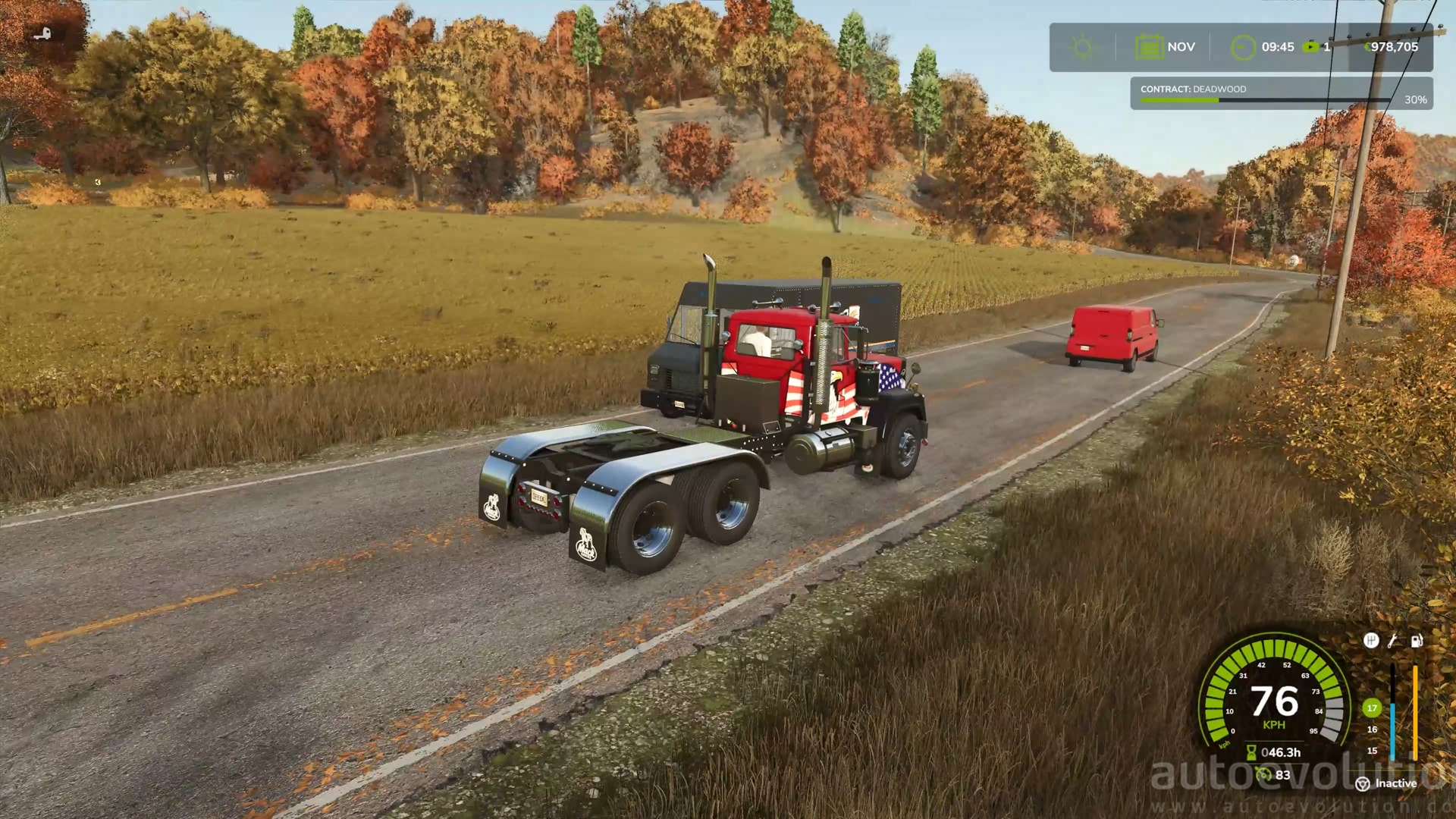Toggle the green time-speed play icon
Viewport: 1456px width, 819px height.
(x=1310, y=47)
